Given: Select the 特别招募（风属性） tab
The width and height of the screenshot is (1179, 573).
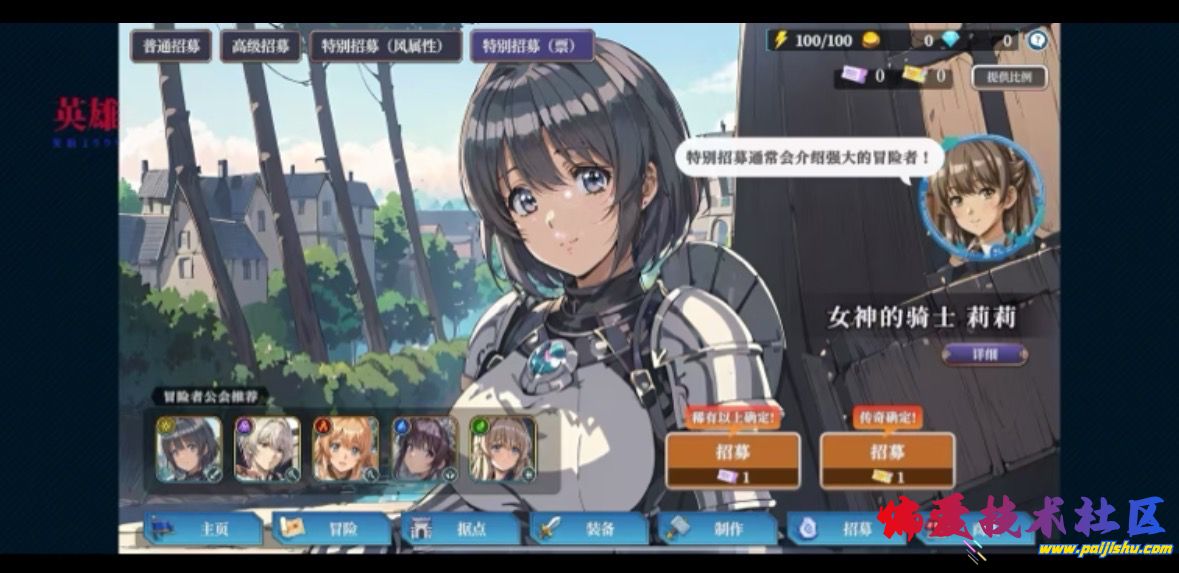Looking at the screenshot, I should (x=385, y=46).
